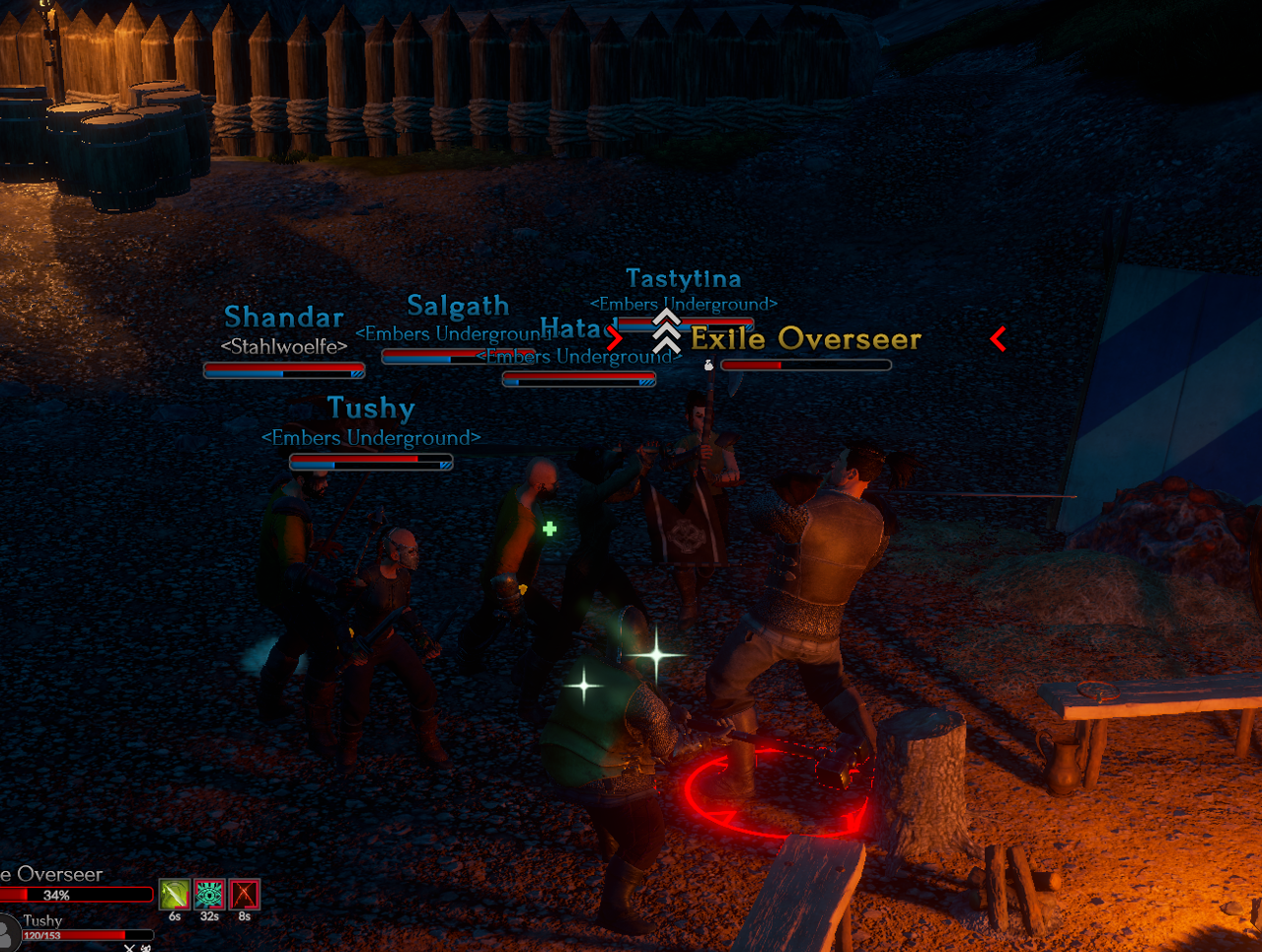Image resolution: width=1262 pixels, height=952 pixels.
Task: Select the green blade debuff icon
Action: (x=175, y=894)
